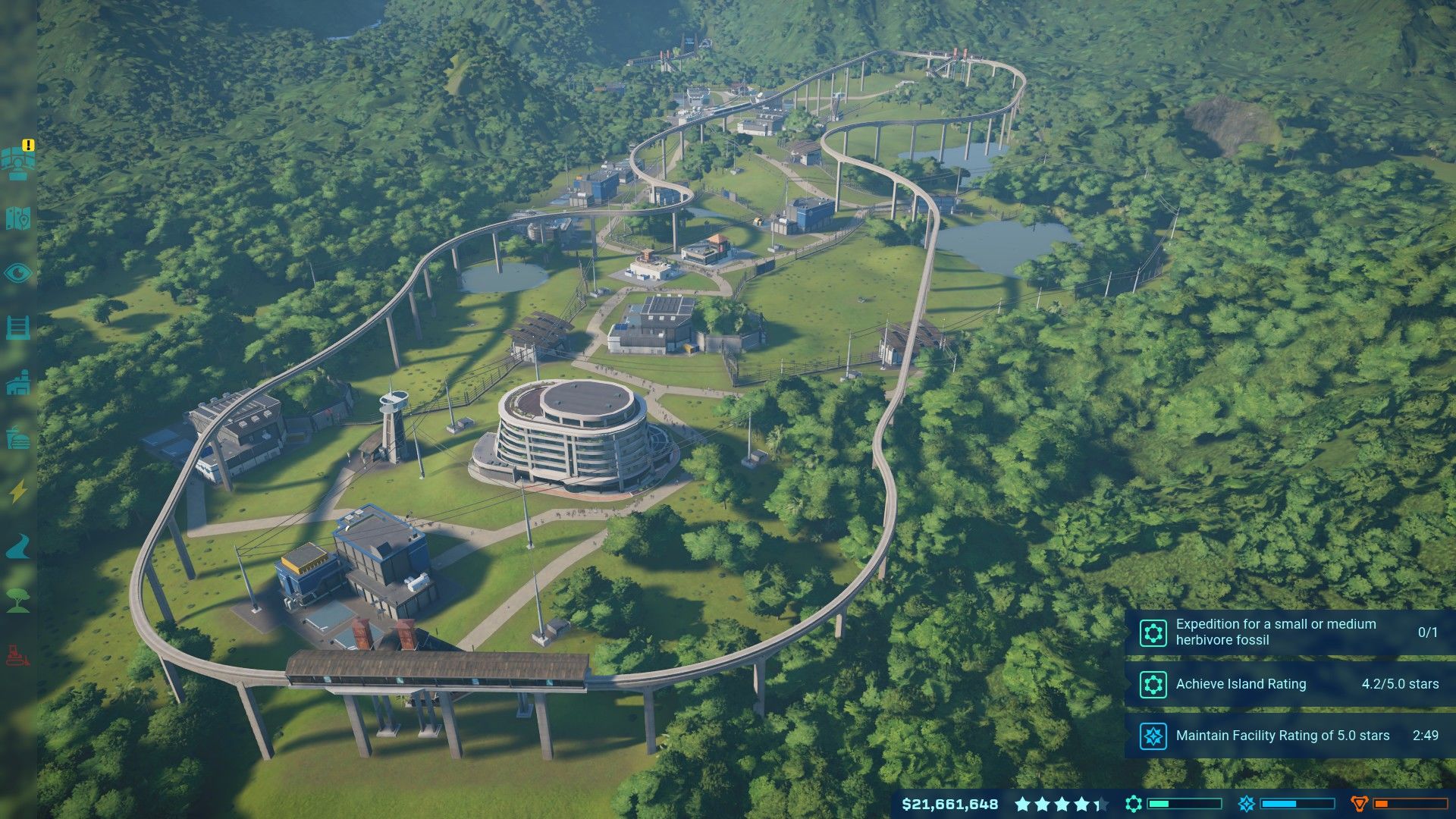The image size is (1456, 819).
Task: Select the facility buildings build menu
Action: (18, 383)
